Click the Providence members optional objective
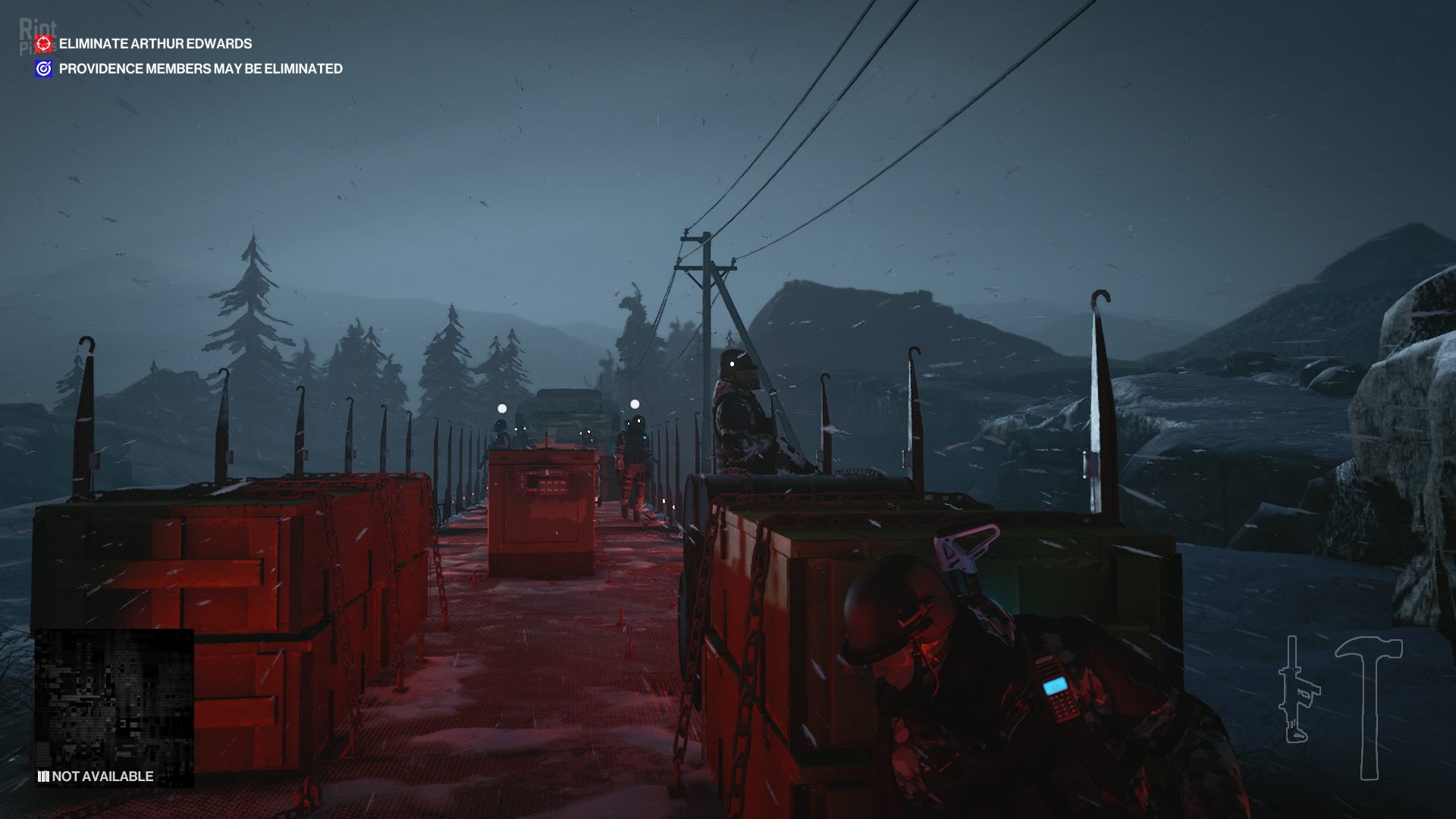The height and width of the screenshot is (819, 1456). [x=200, y=69]
